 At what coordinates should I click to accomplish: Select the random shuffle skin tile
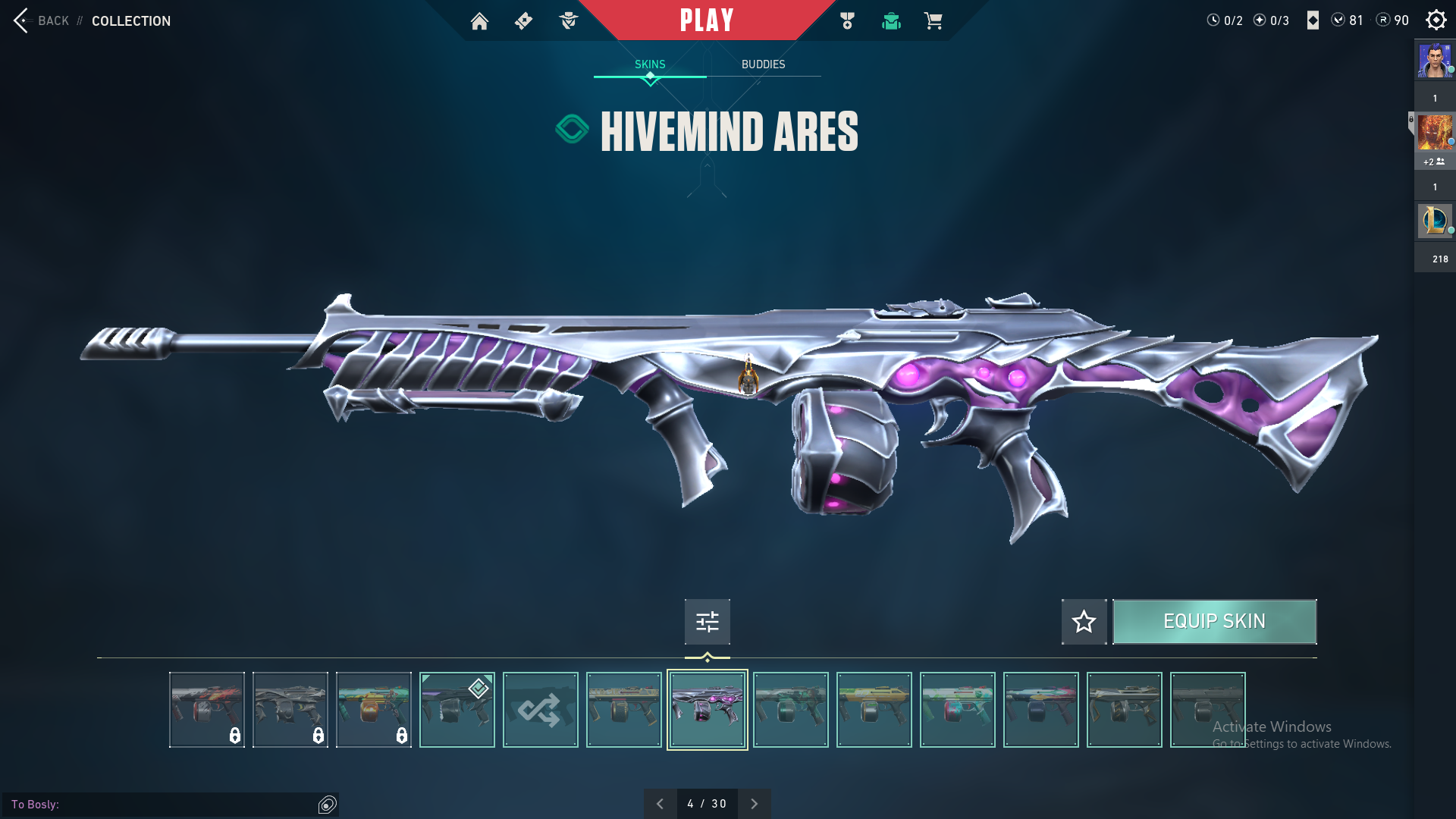[x=540, y=710]
